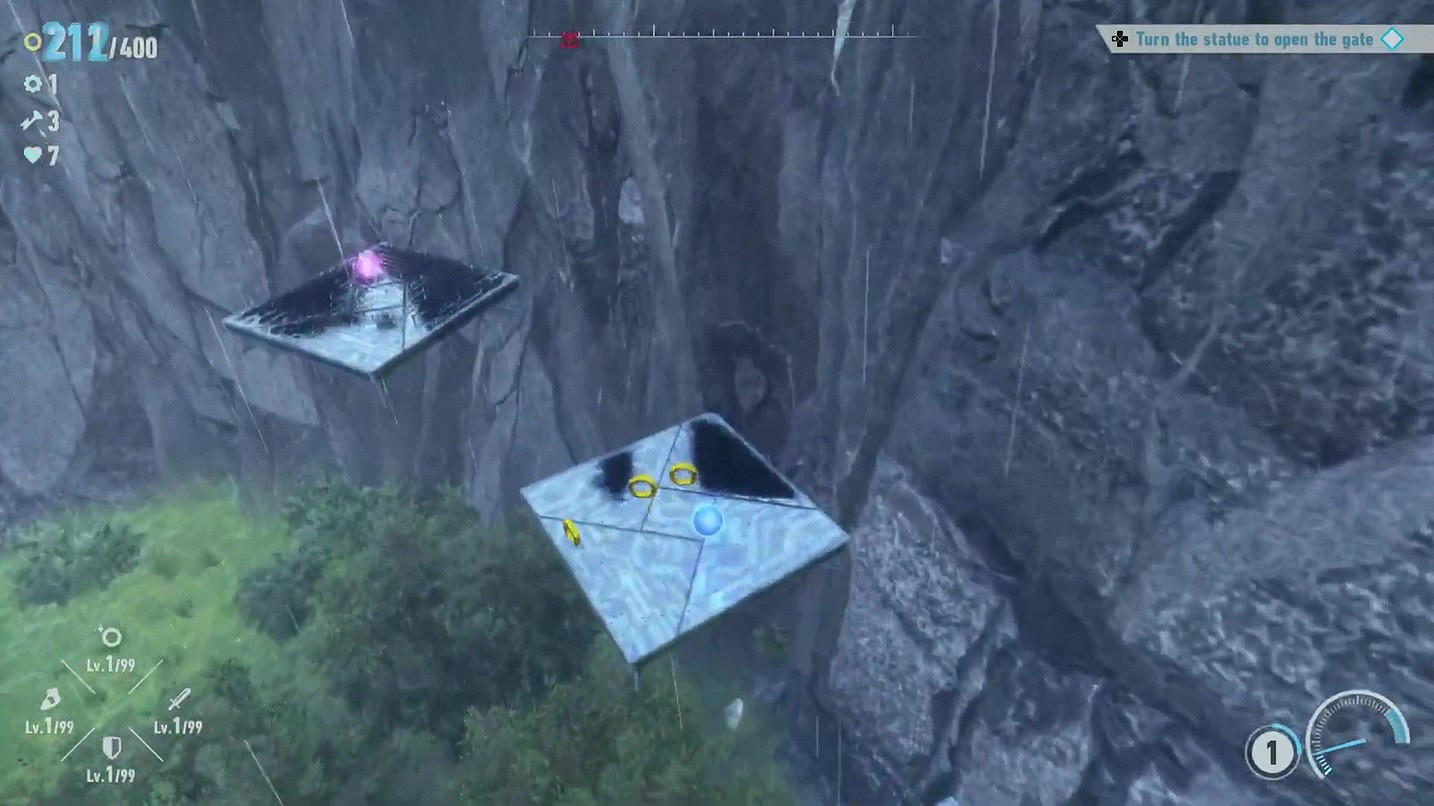Select the sword attack stat icon
The image size is (1434, 806).
(180, 696)
